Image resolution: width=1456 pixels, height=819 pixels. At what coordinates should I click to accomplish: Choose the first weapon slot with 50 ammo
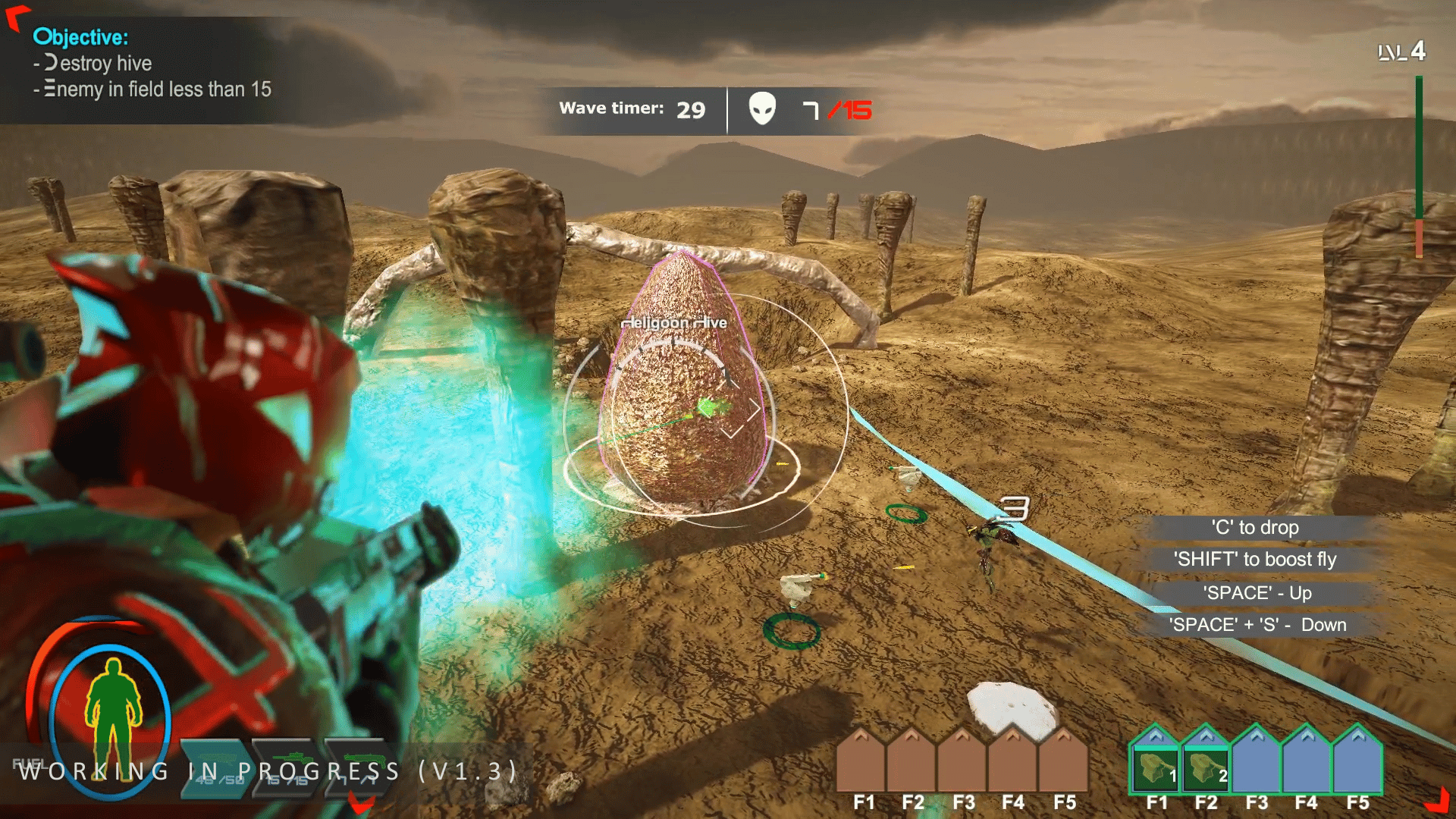pos(215,769)
